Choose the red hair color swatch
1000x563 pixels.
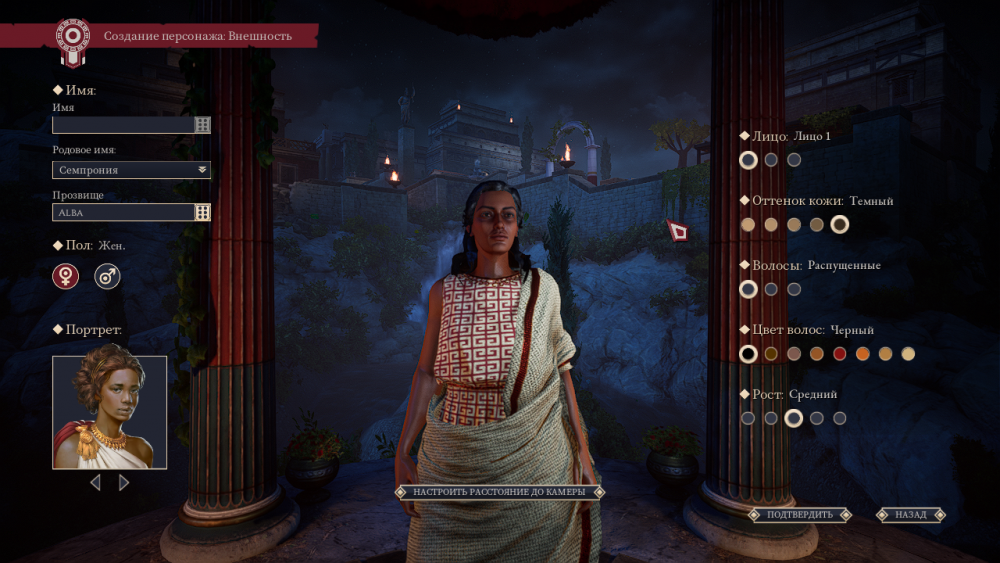tap(840, 354)
